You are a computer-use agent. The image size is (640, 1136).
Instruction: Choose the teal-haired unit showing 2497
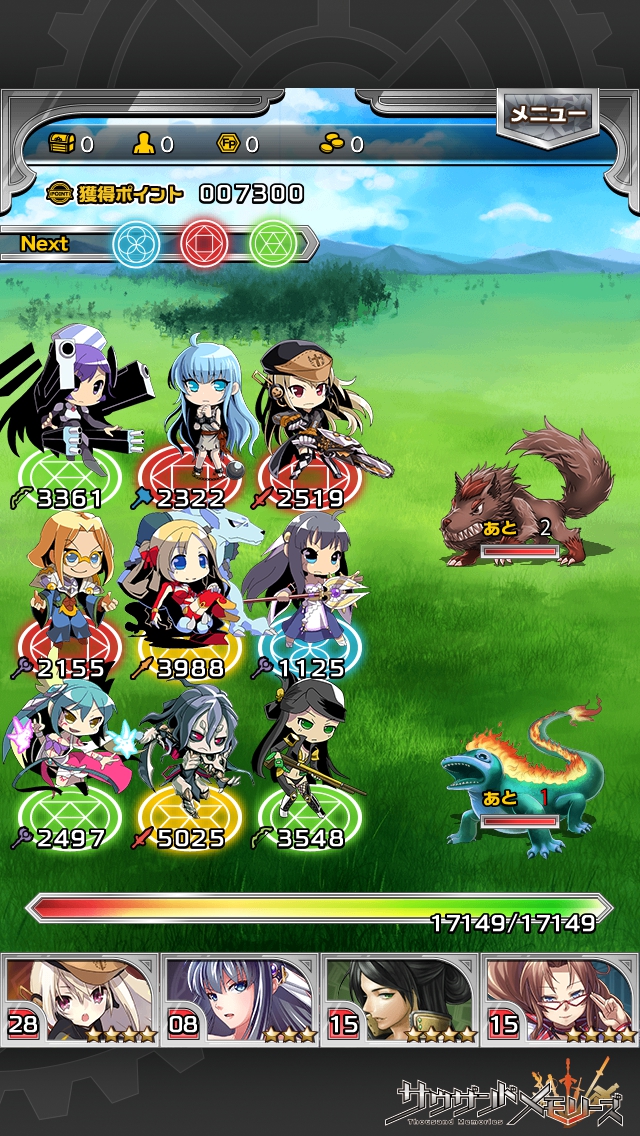pos(70,765)
